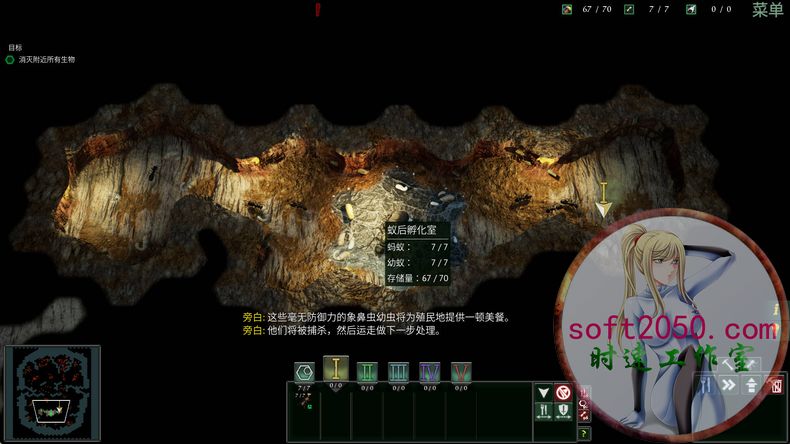Click the red prohibition command button
The image size is (790, 444).
[x=563, y=393]
